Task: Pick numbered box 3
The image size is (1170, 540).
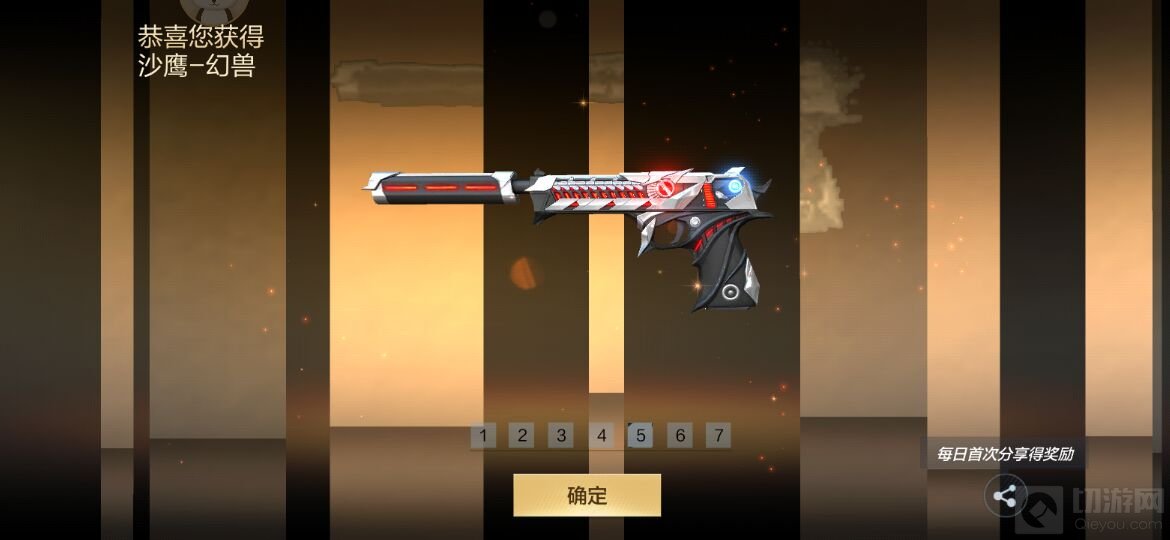Action: point(561,435)
